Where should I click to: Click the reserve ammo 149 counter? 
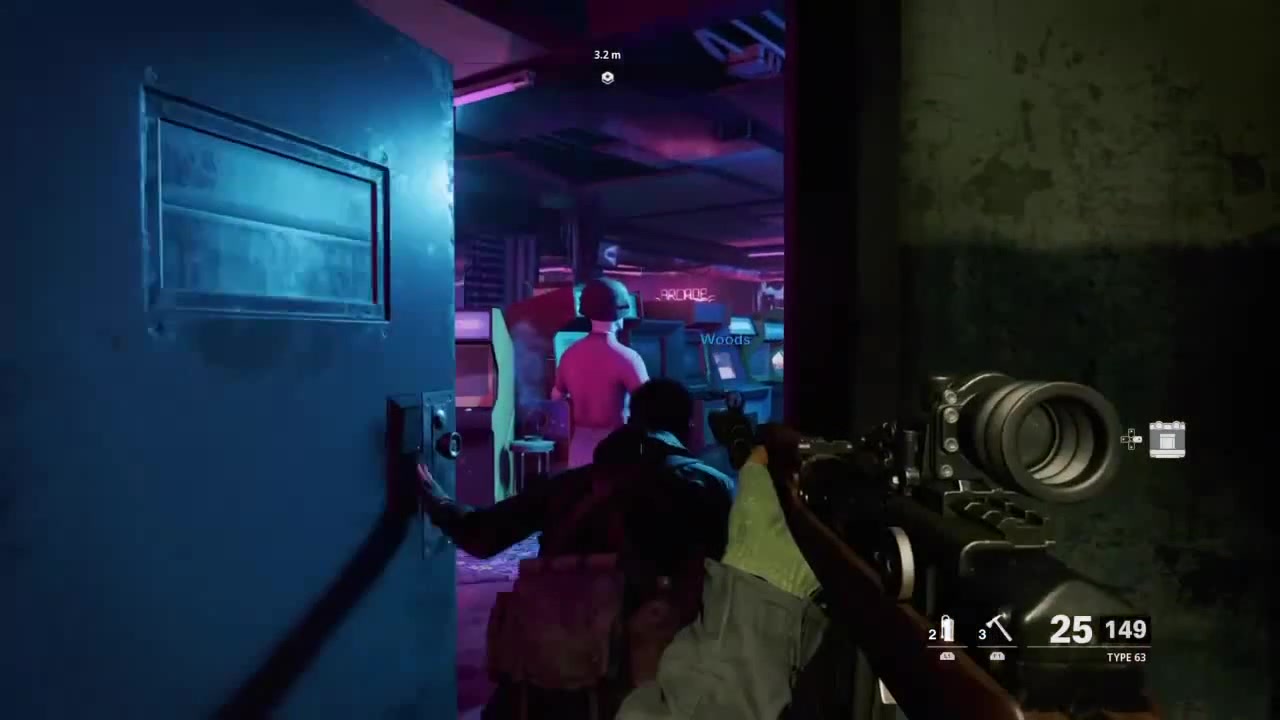click(1127, 629)
